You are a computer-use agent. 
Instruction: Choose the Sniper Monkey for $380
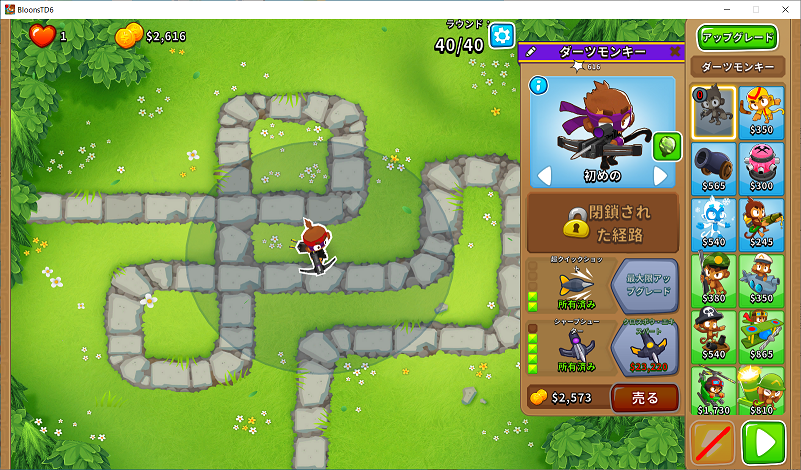click(x=714, y=278)
